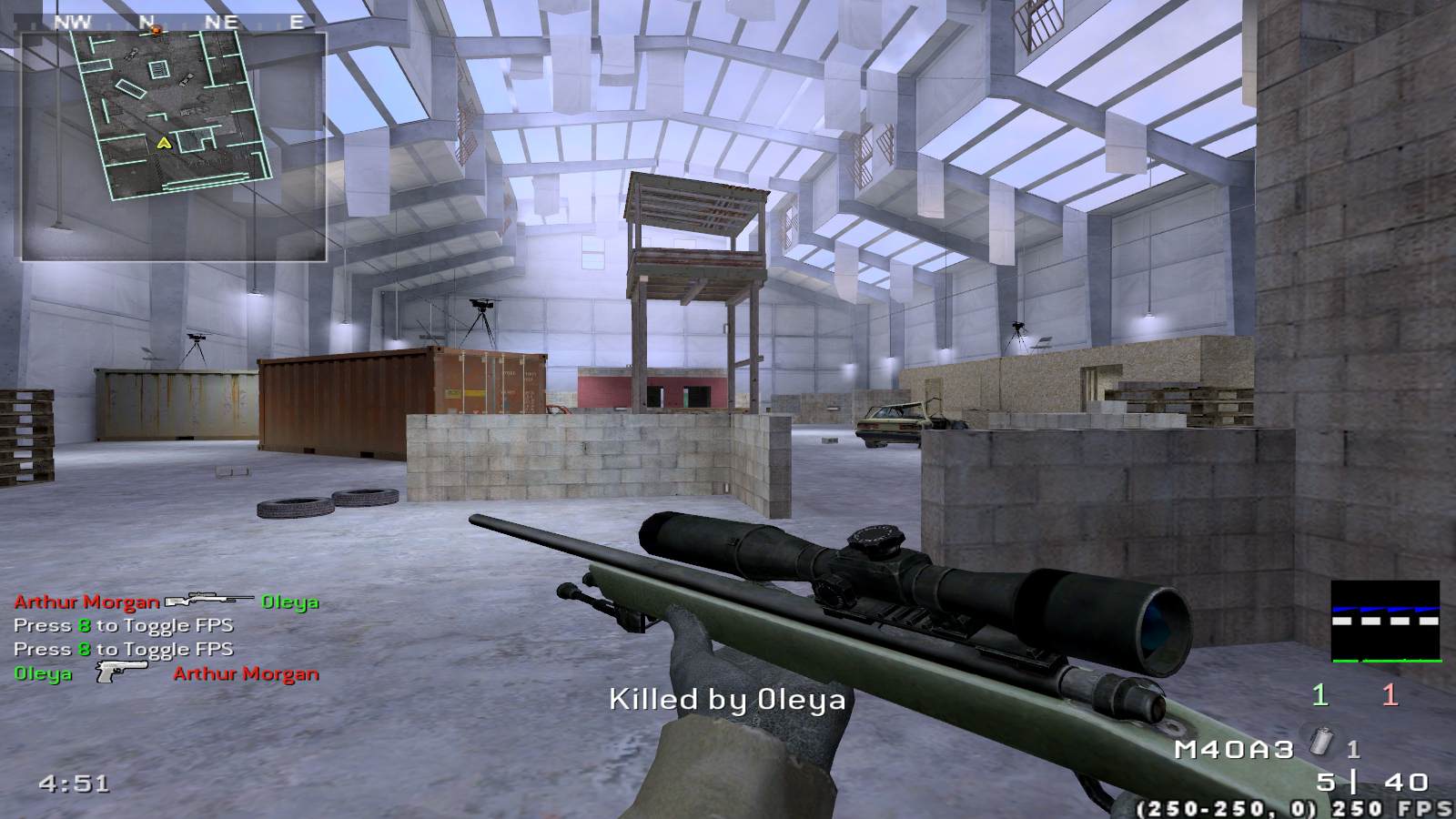This screenshot has width=1456, height=819.
Task: Click the sniper rifle killfeed icon
Action: click(x=209, y=600)
